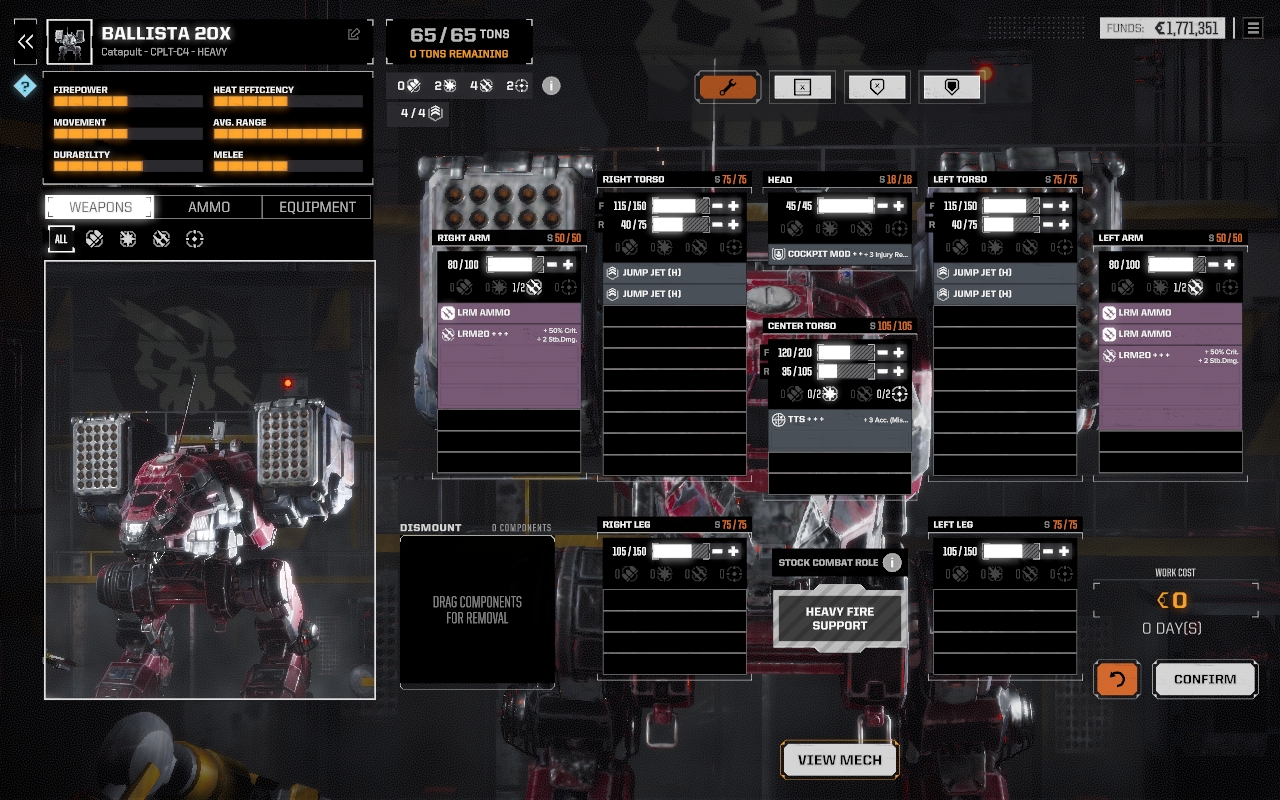Viewport: 1280px width, 800px height.
Task: Select the Cockpit Mod in the head
Action: 840,254
